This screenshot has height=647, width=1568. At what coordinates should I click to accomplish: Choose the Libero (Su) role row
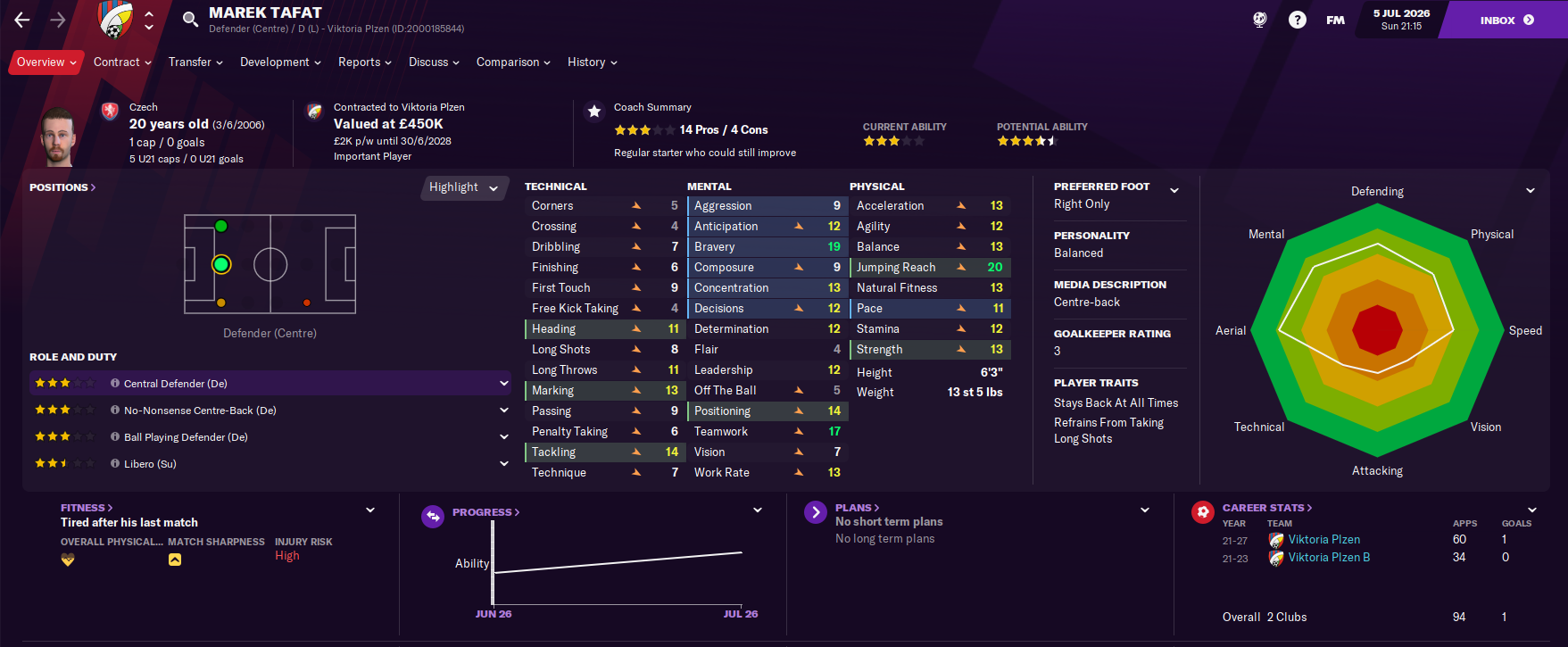[150, 464]
